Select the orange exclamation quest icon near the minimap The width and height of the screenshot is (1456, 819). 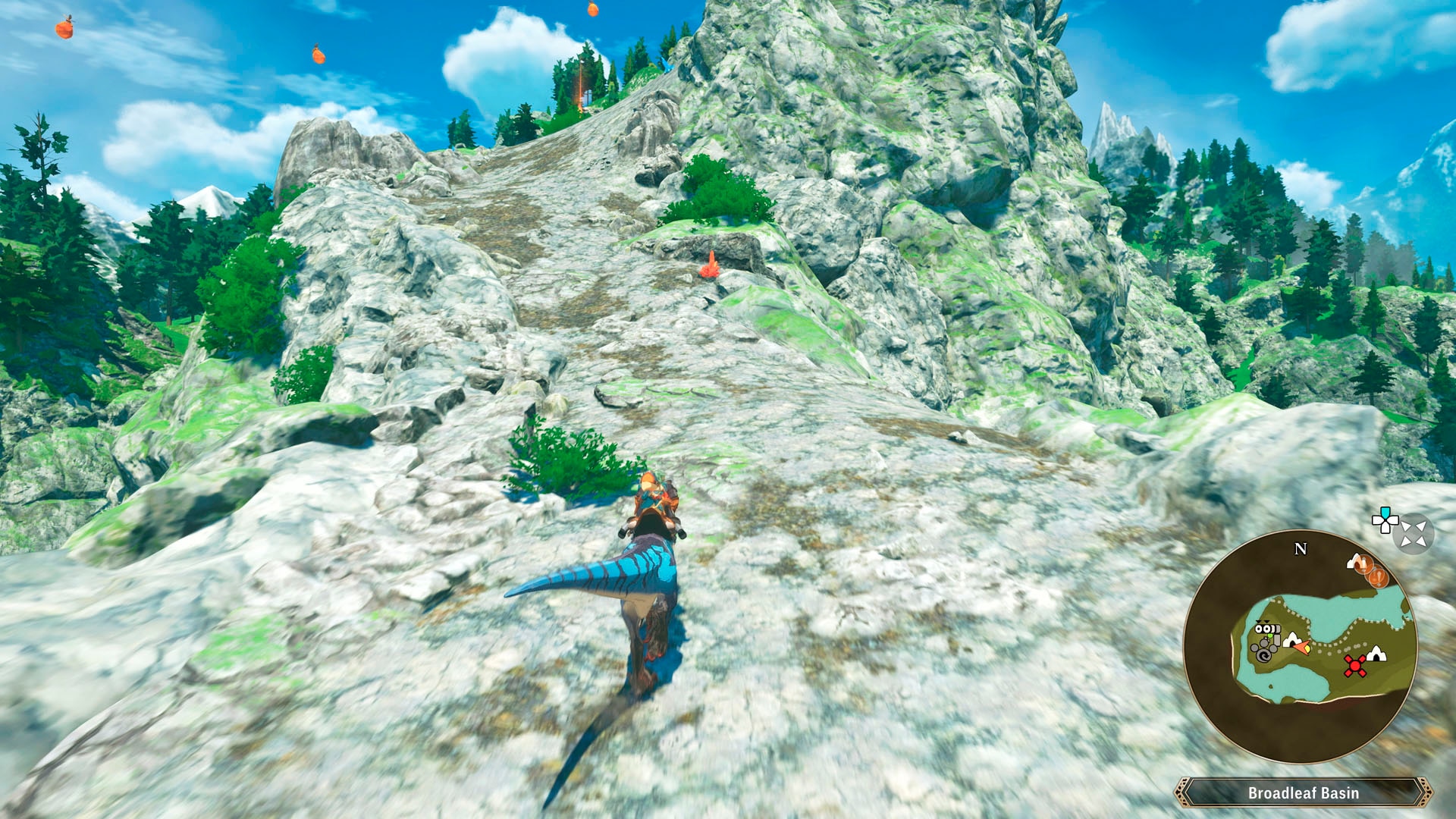click(x=1379, y=576)
